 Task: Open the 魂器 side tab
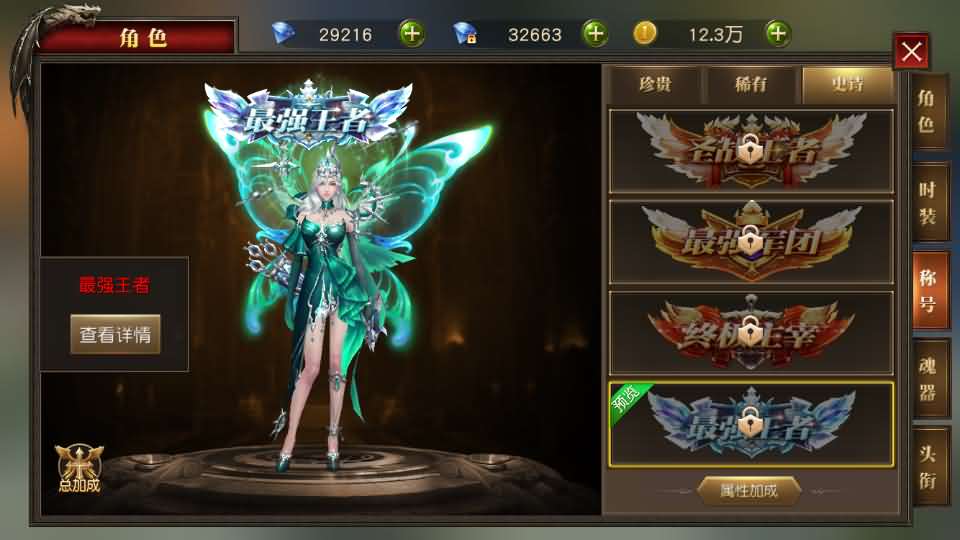[927, 378]
